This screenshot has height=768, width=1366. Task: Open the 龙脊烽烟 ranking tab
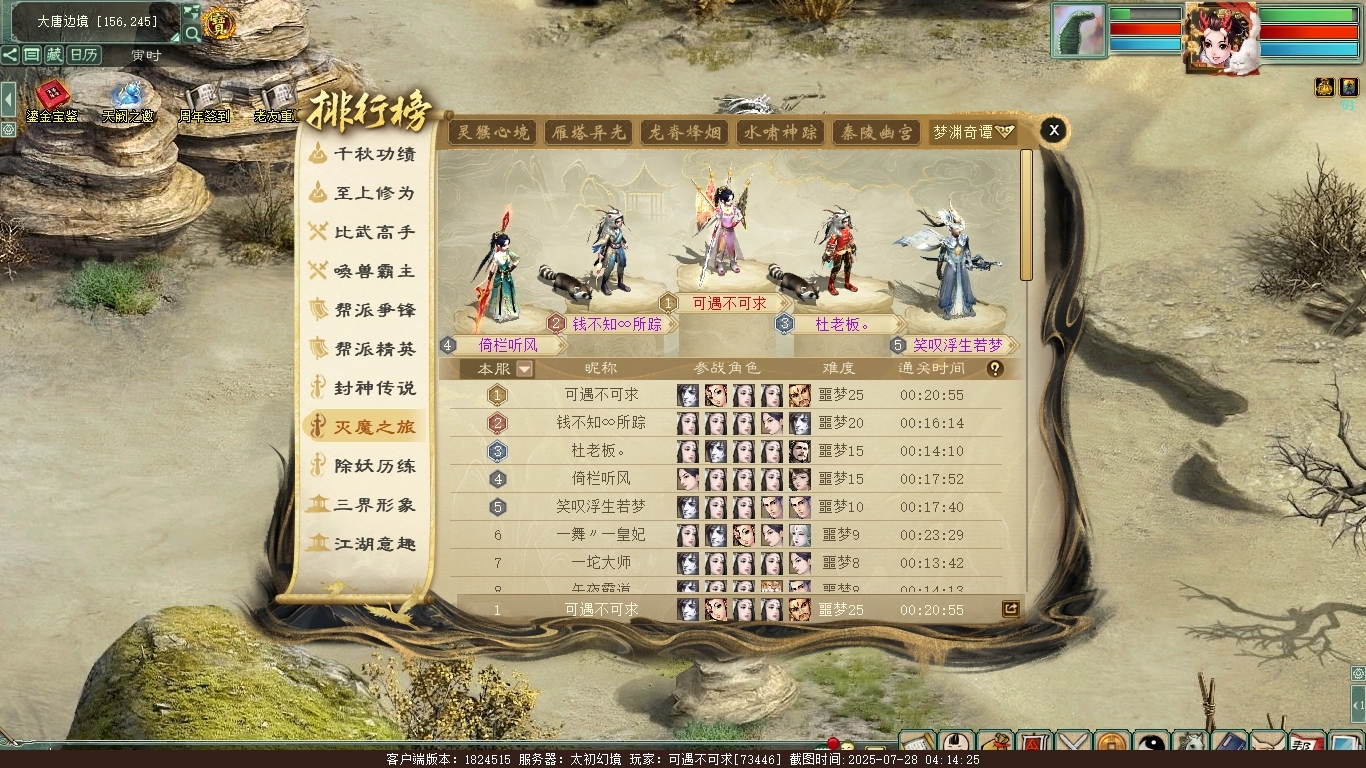(x=684, y=132)
